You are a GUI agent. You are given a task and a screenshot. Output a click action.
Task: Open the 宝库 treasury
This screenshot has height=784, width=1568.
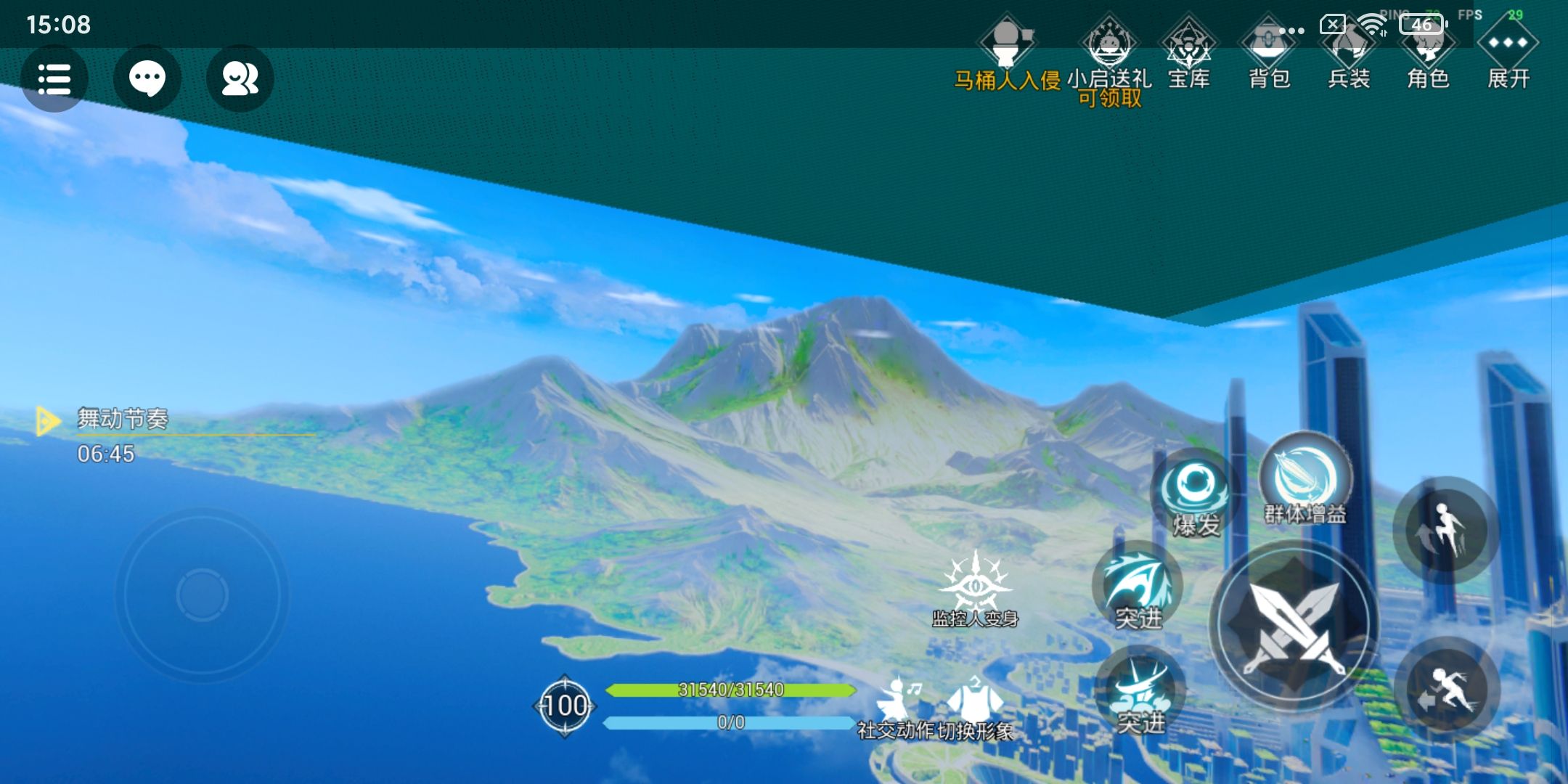pos(1188,54)
